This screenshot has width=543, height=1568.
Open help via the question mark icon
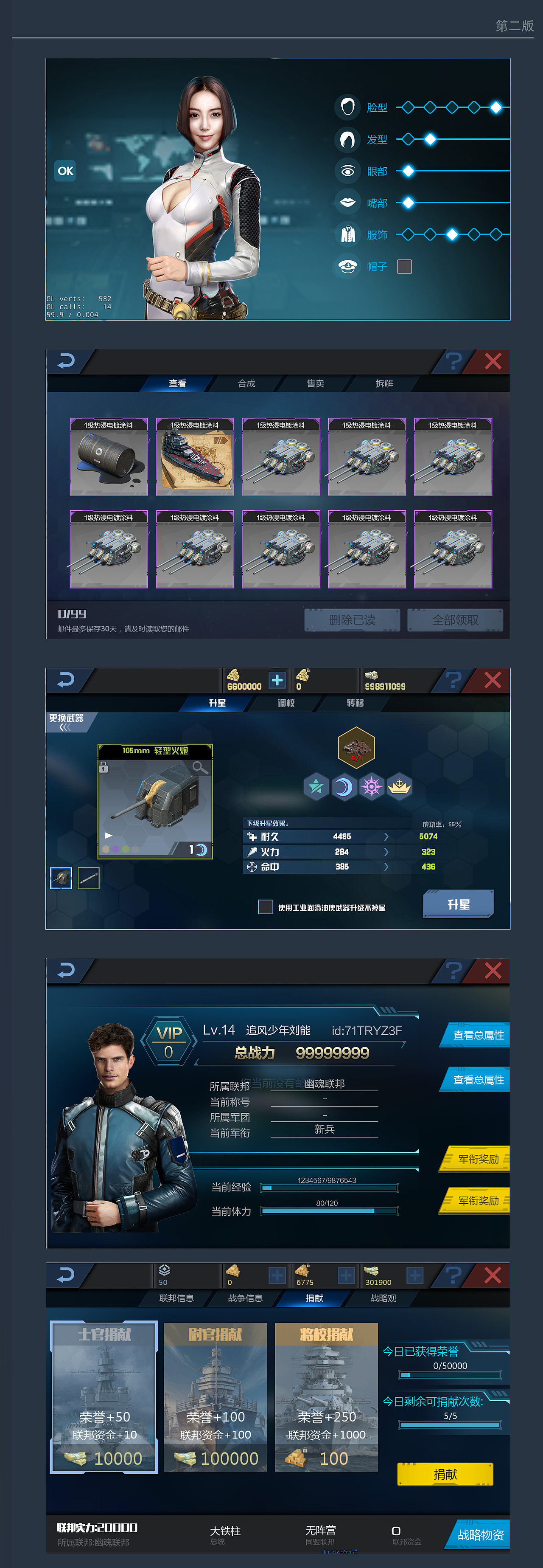(x=453, y=360)
